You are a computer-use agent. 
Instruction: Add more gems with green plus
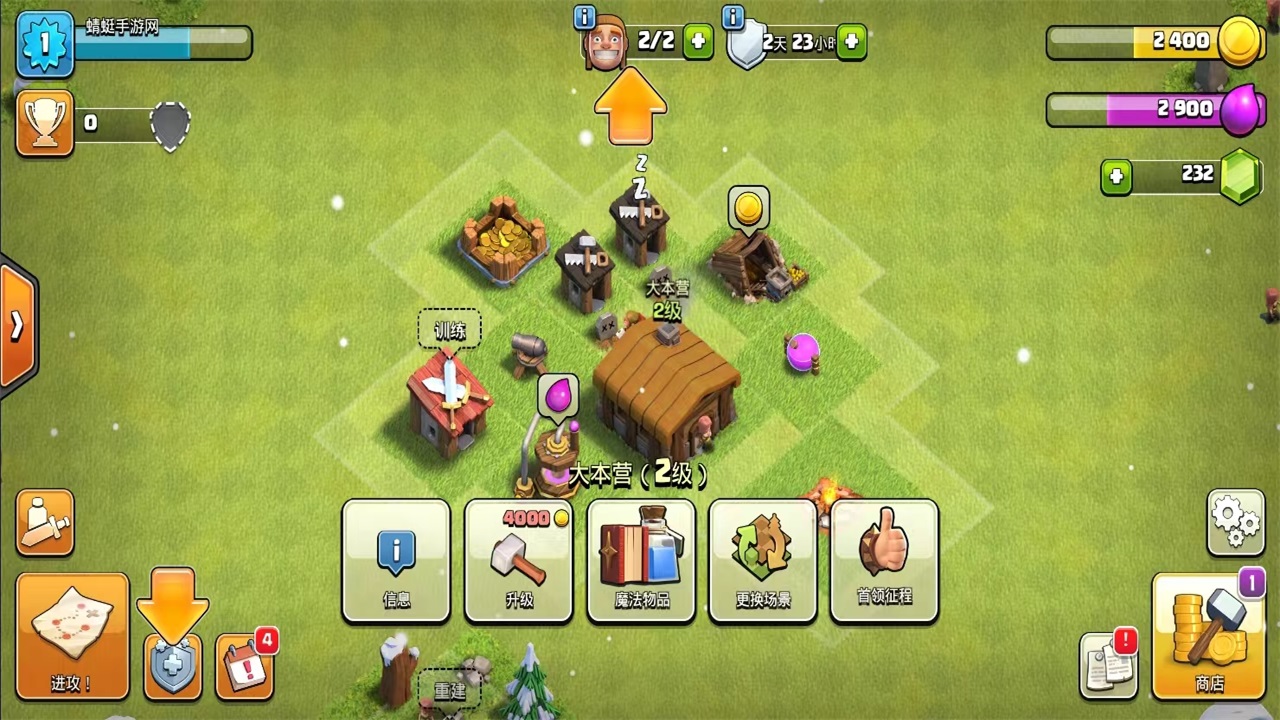[1116, 178]
